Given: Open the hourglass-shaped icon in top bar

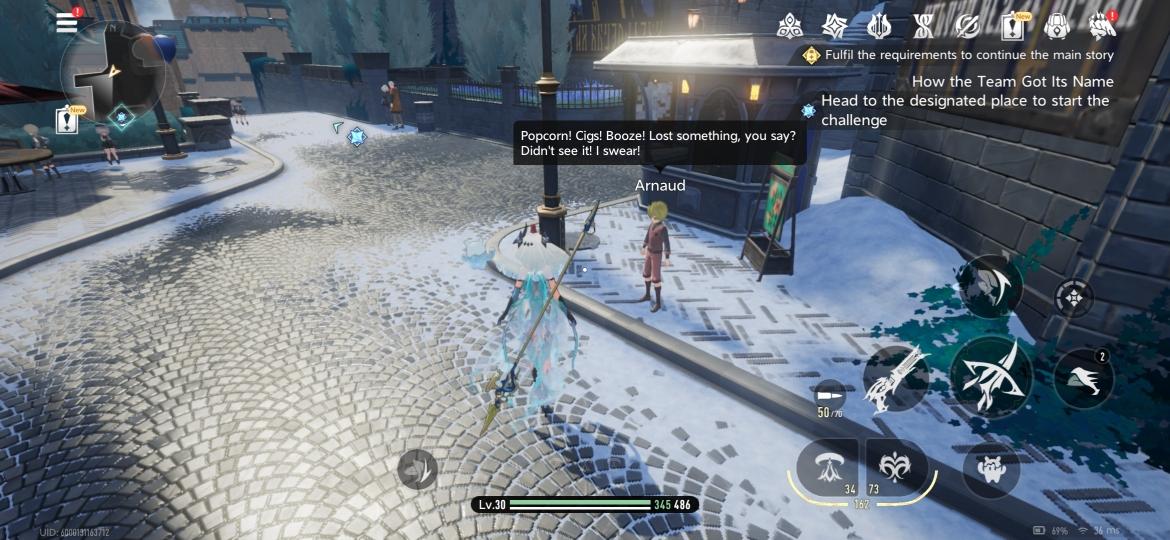Looking at the screenshot, I should [x=923, y=26].
